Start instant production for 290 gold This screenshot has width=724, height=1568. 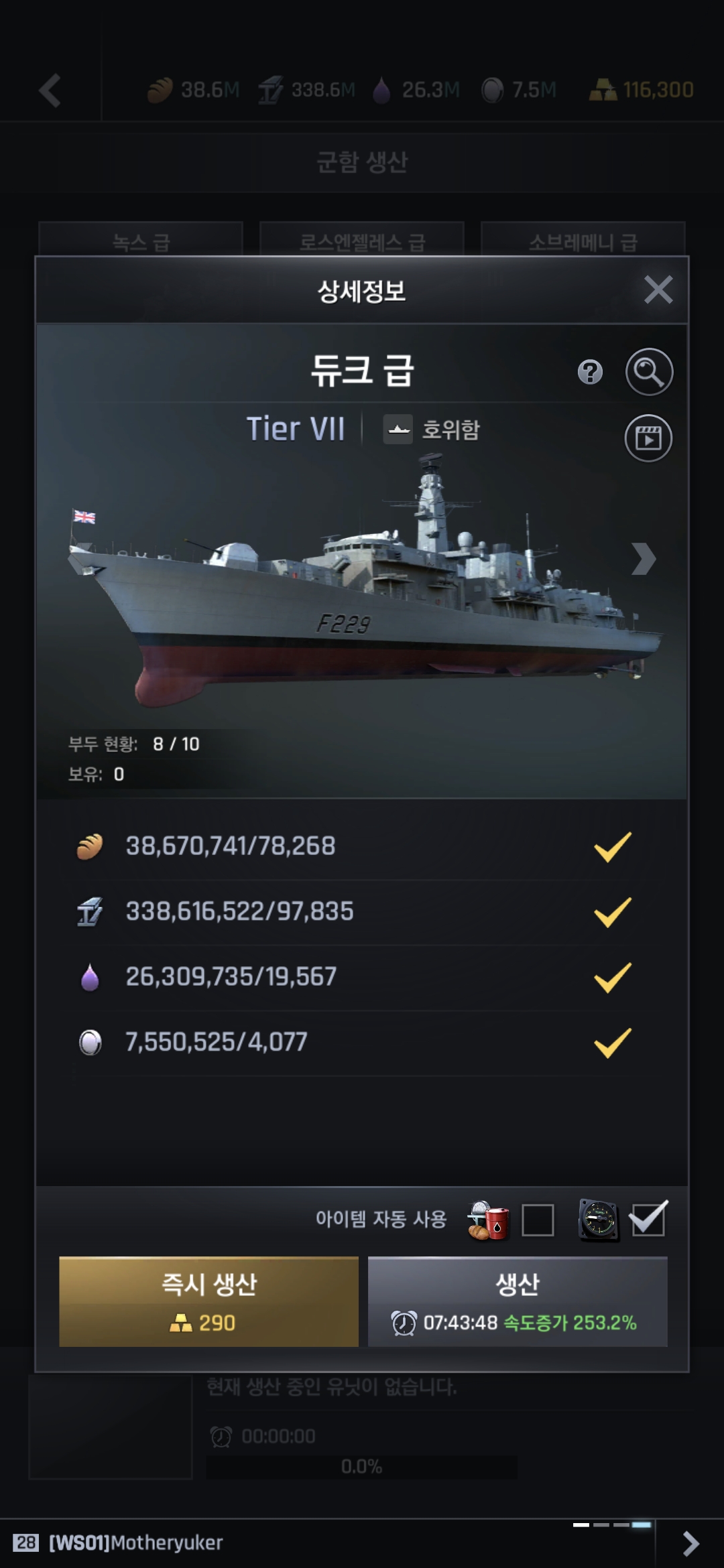(x=208, y=1301)
